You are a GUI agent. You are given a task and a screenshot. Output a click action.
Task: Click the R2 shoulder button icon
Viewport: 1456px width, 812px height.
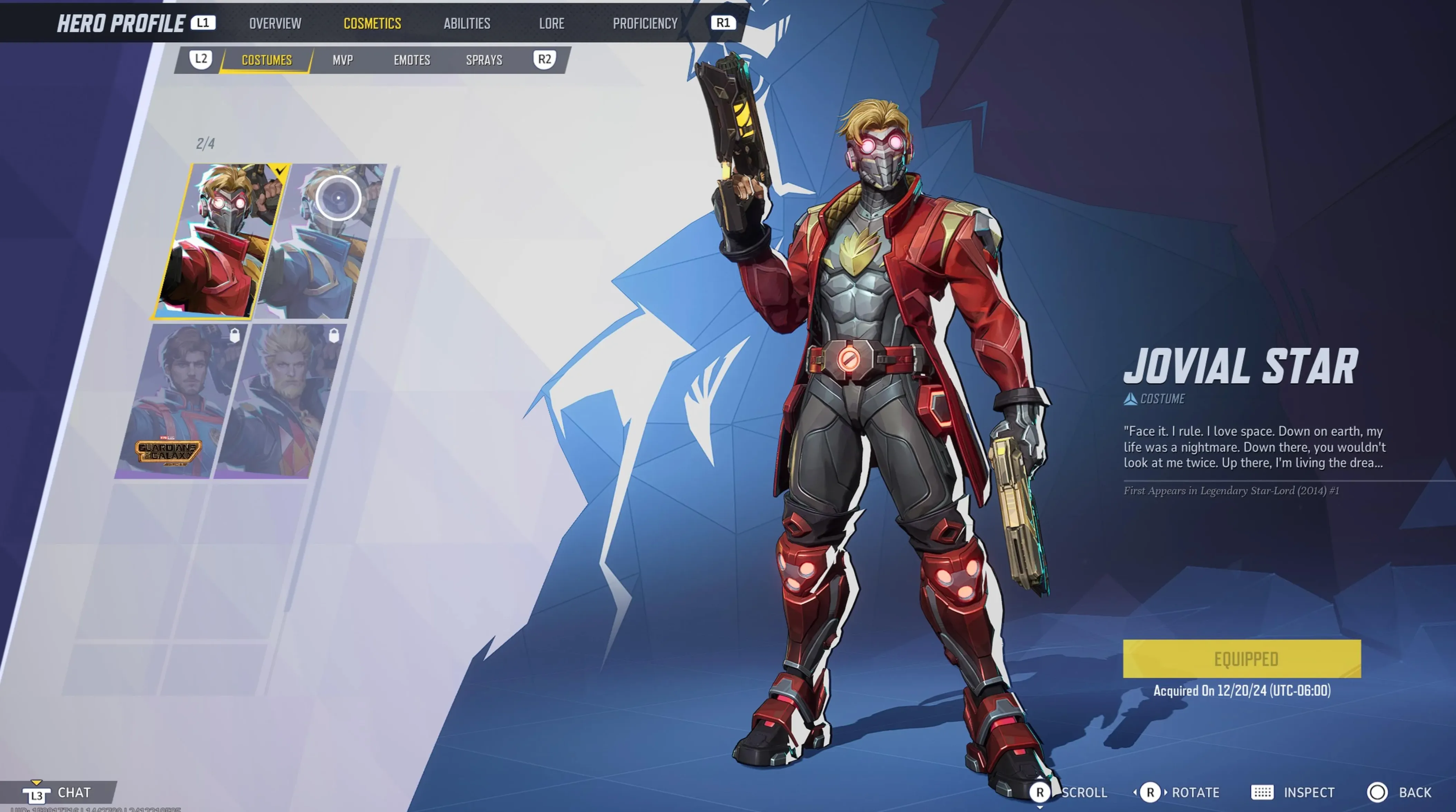coord(544,59)
